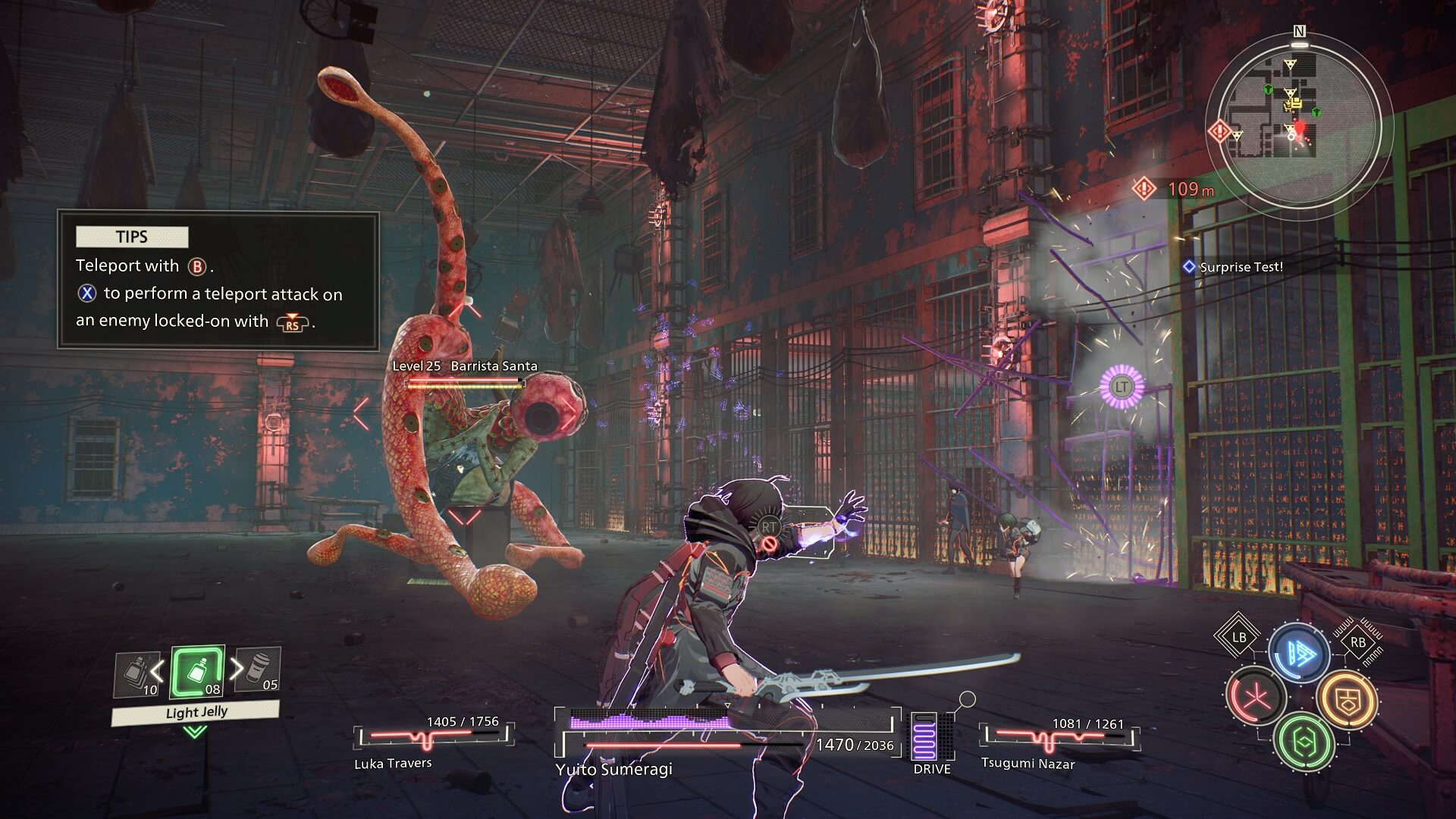Select the Surprise Test! objective tracker
Image resolution: width=1456 pixels, height=819 pixels.
tap(1234, 267)
